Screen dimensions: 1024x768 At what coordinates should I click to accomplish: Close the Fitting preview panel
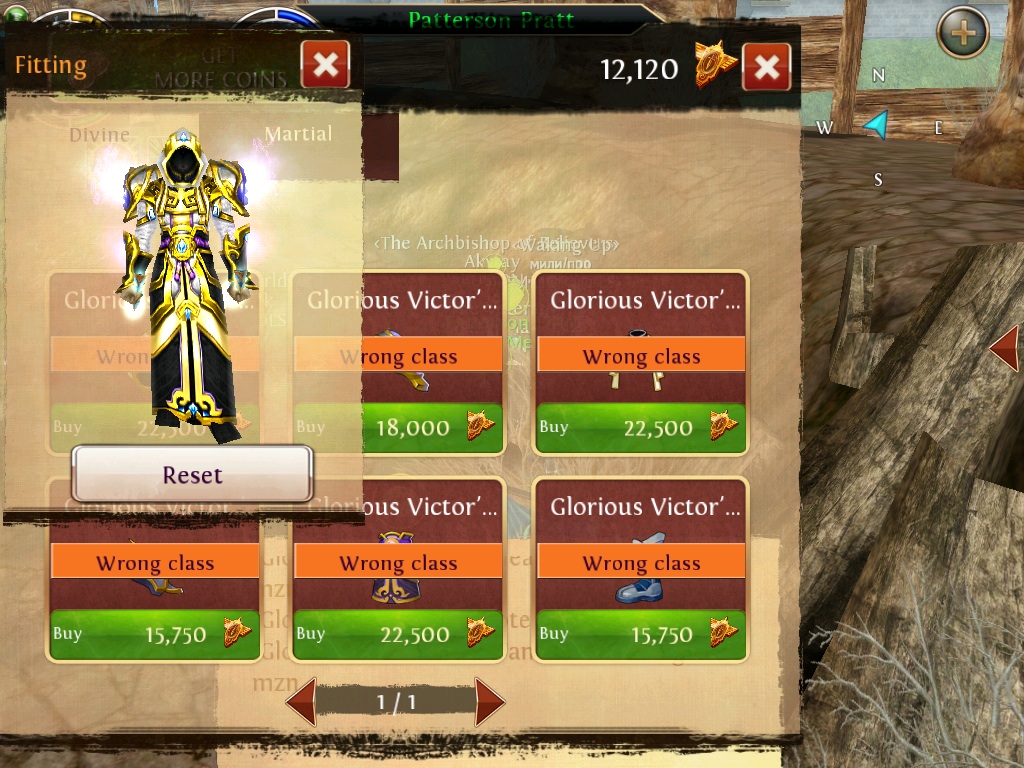(x=325, y=66)
